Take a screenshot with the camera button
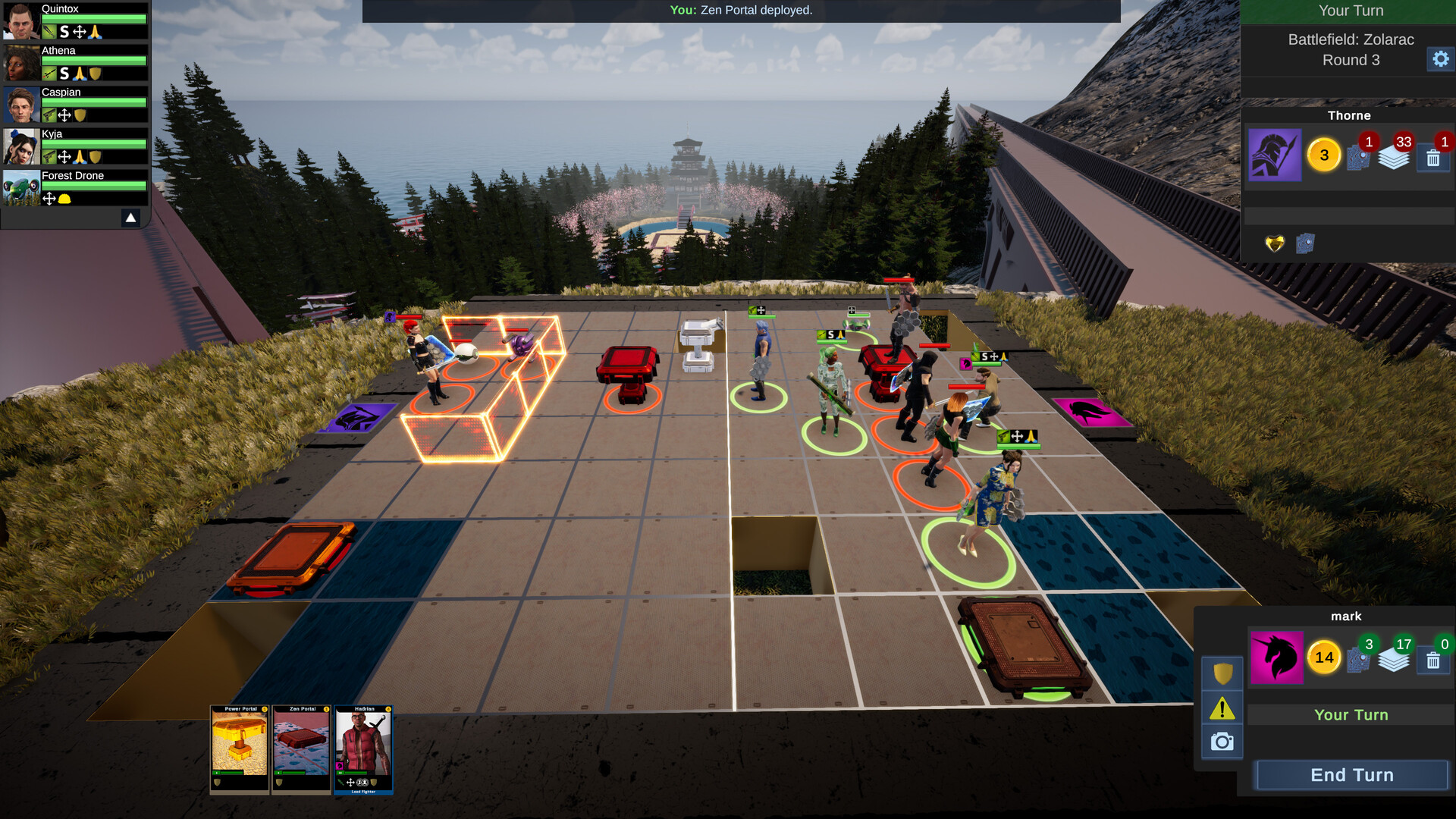Viewport: 1456px width, 819px height. 1222,742
